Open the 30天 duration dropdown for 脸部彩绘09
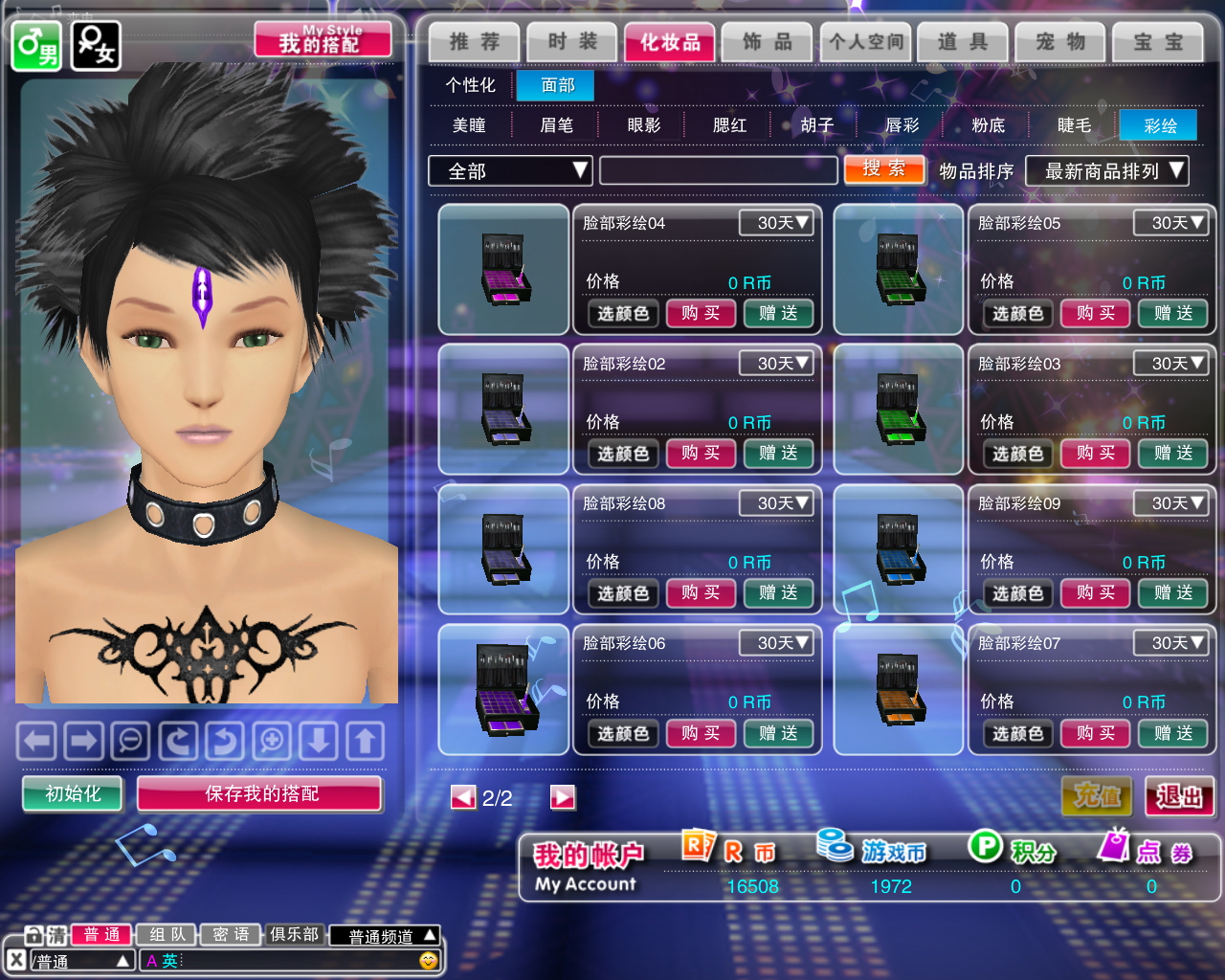The height and width of the screenshot is (980, 1225). [1169, 503]
